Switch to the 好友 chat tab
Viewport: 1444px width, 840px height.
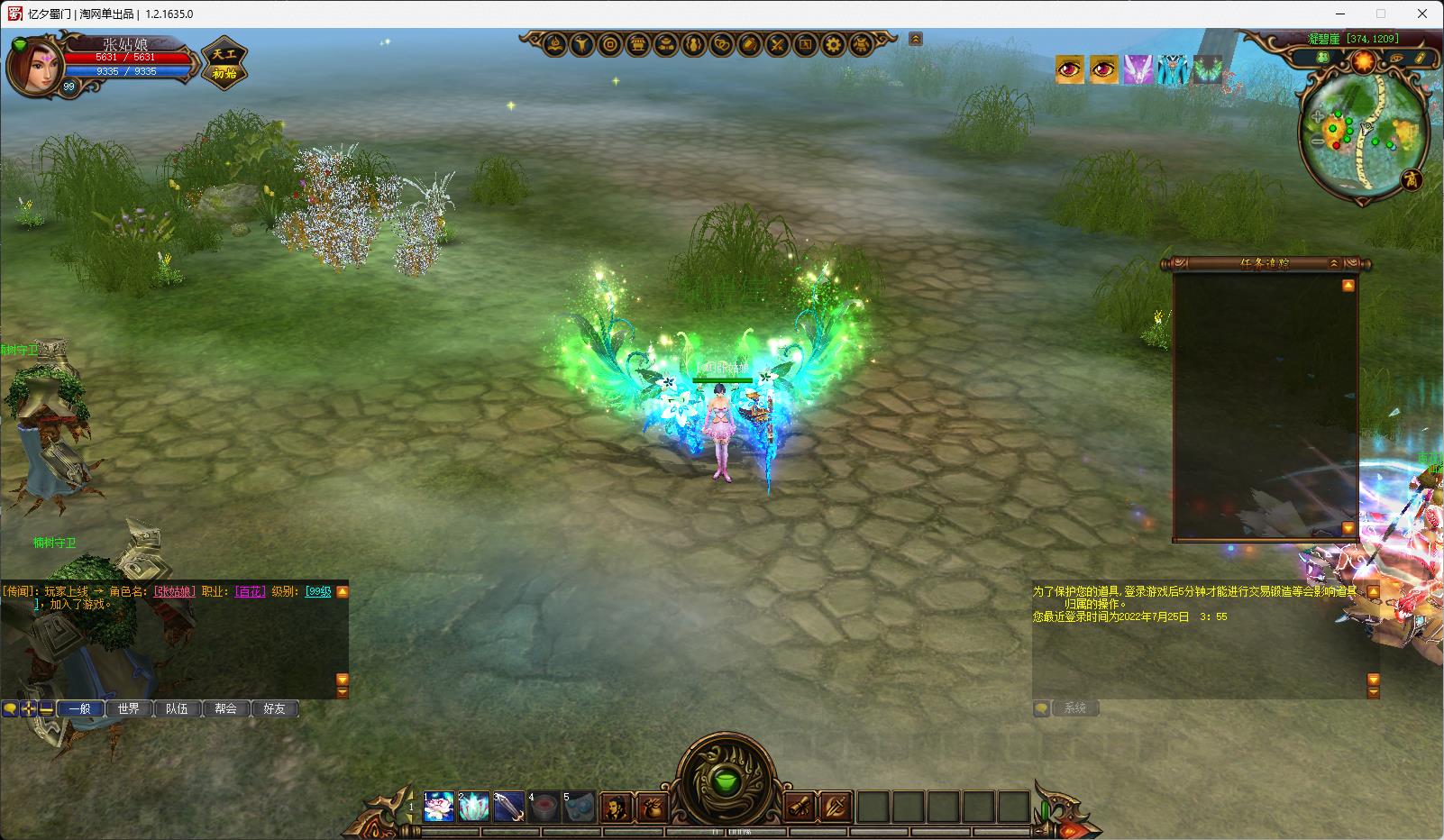coord(274,709)
